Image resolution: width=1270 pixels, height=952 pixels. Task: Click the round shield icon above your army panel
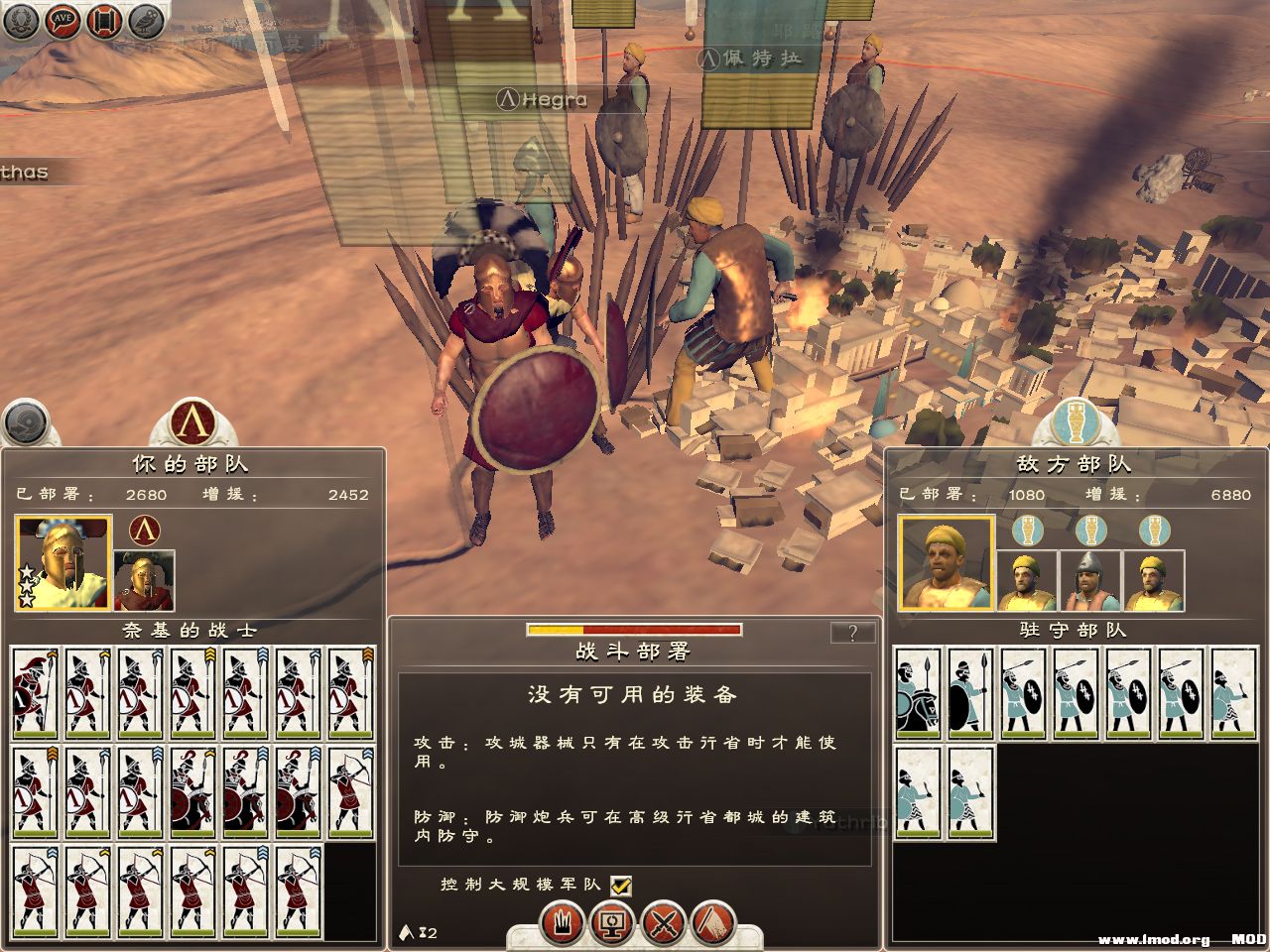click(x=27, y=424)
